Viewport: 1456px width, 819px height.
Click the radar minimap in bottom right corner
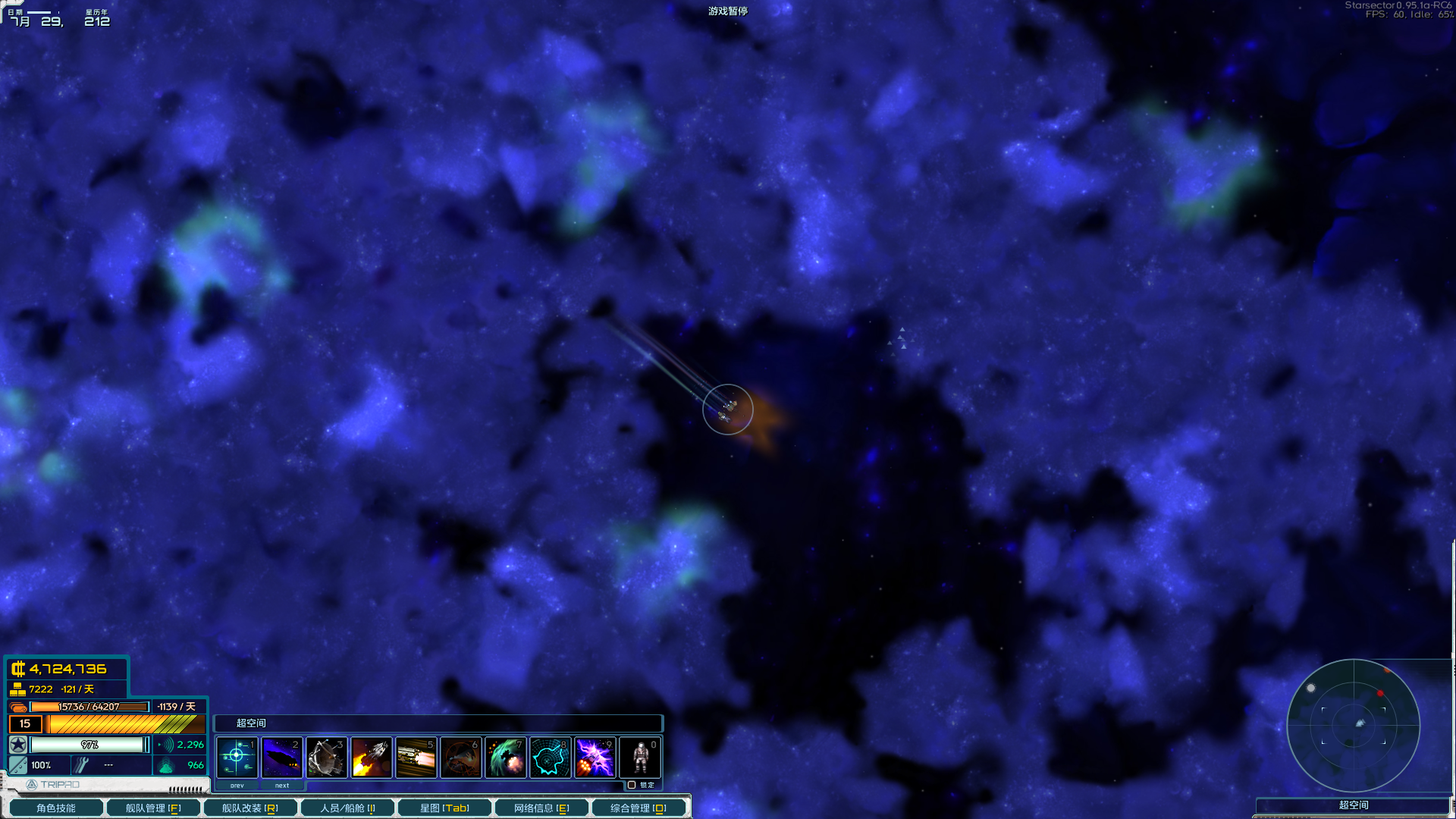[x=1355, y=726]
